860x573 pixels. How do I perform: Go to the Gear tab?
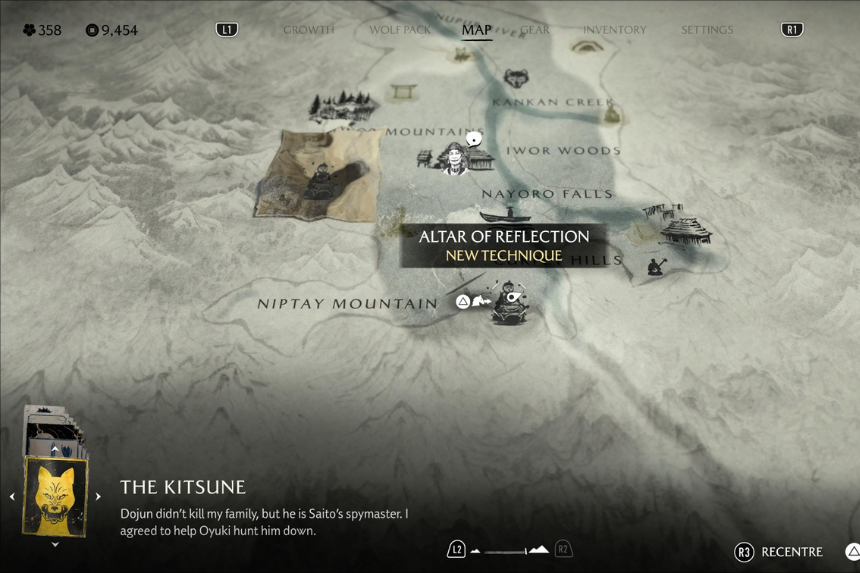click(x=535, y=30)
